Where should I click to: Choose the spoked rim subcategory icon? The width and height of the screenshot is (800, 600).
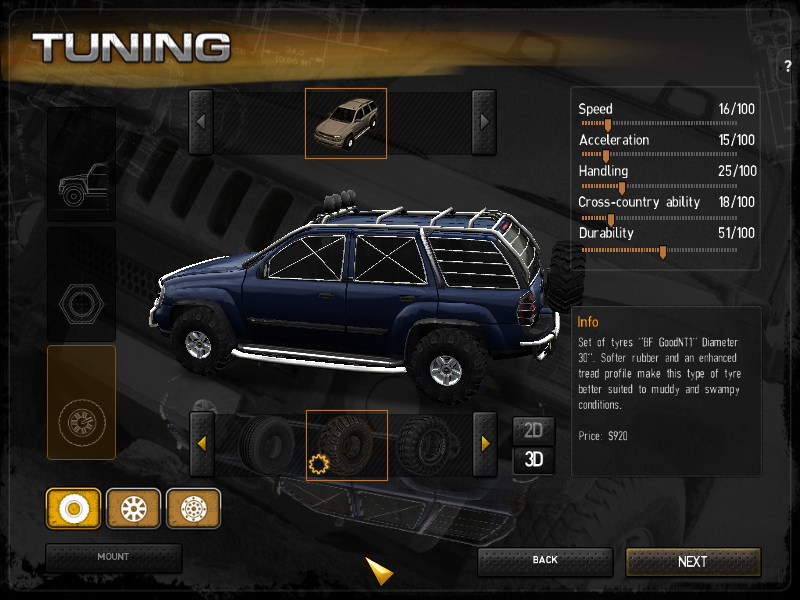point(133,508)
